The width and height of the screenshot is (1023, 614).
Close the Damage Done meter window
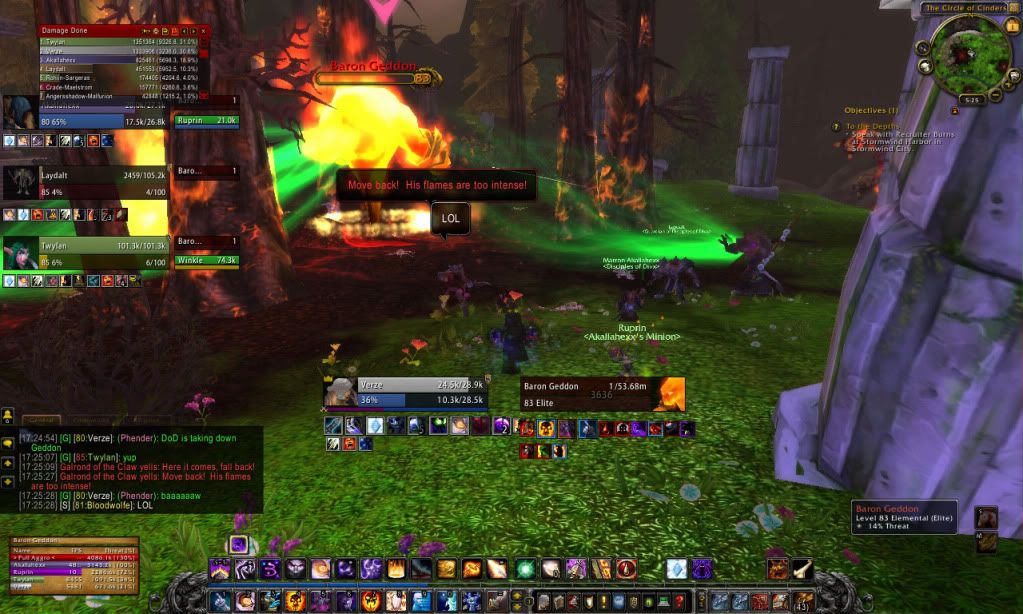point(203,31)
